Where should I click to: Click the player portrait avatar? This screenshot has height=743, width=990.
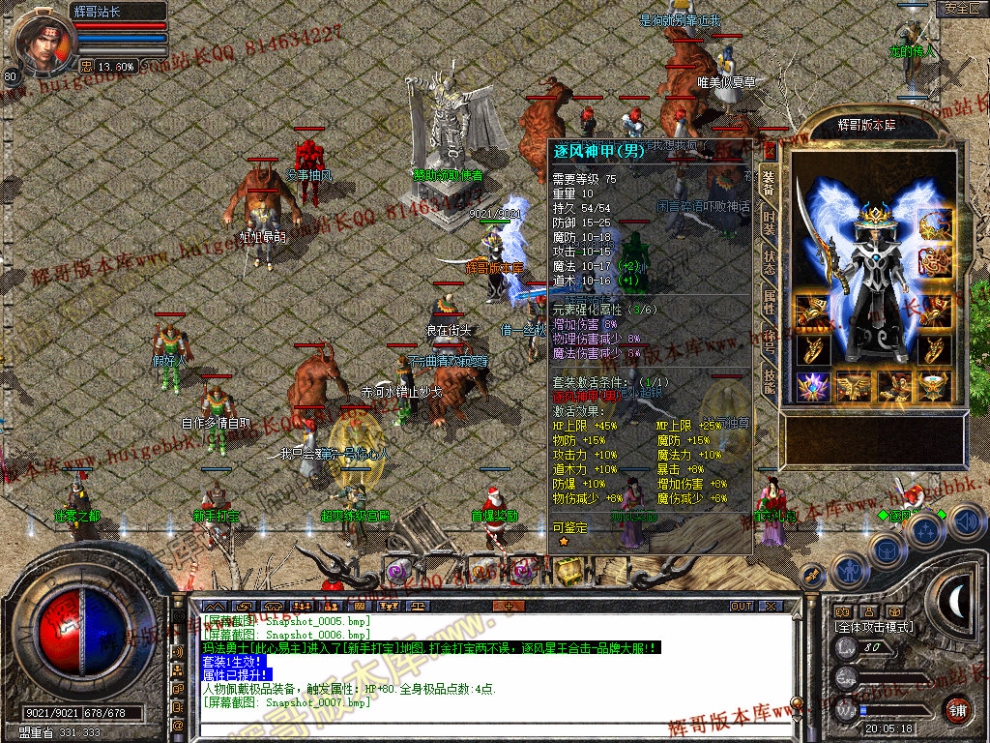tap(44, 42)
